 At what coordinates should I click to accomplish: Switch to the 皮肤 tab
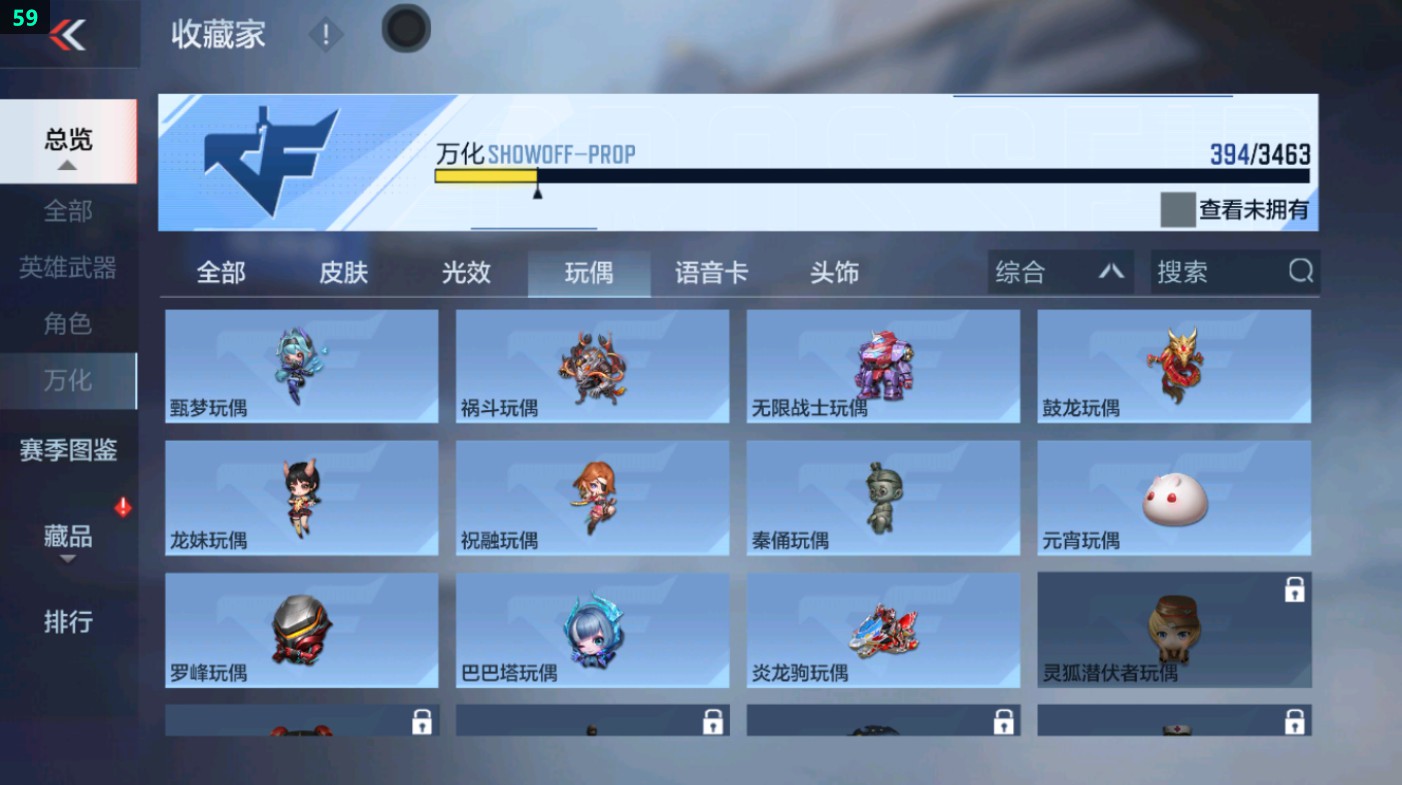(x=343, y=271)
